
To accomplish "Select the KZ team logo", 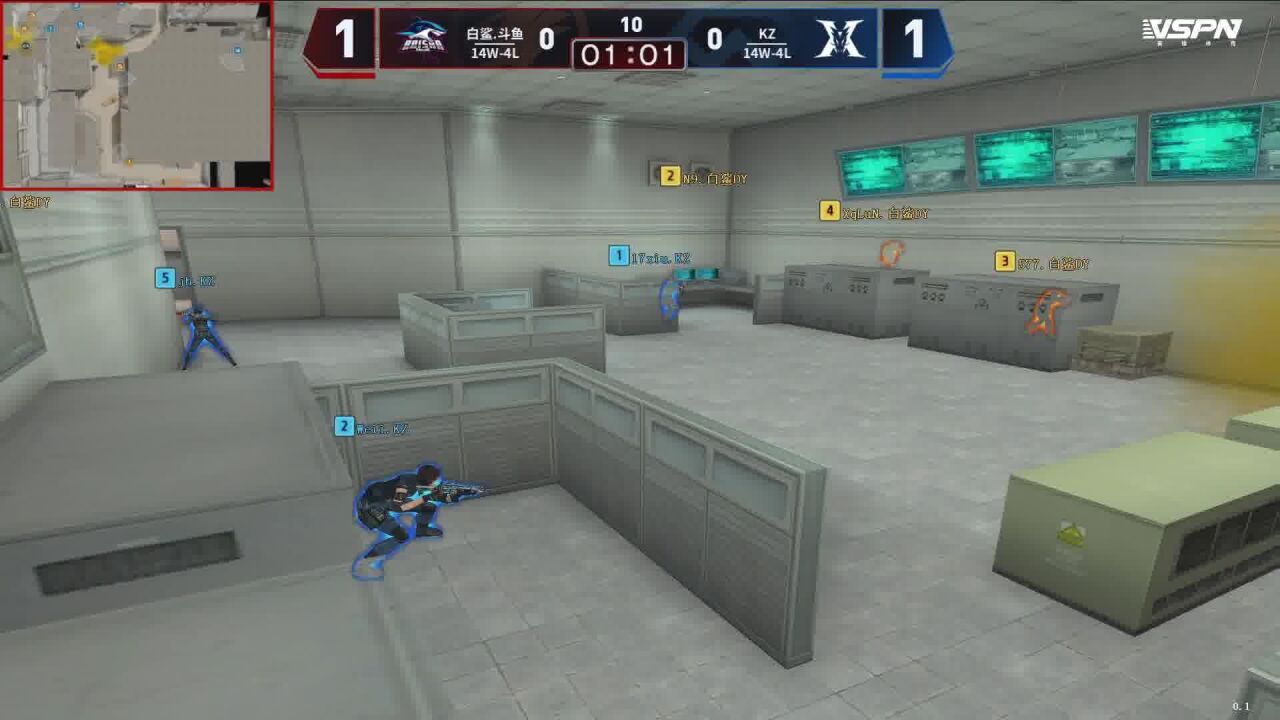I will pos(838,40).
